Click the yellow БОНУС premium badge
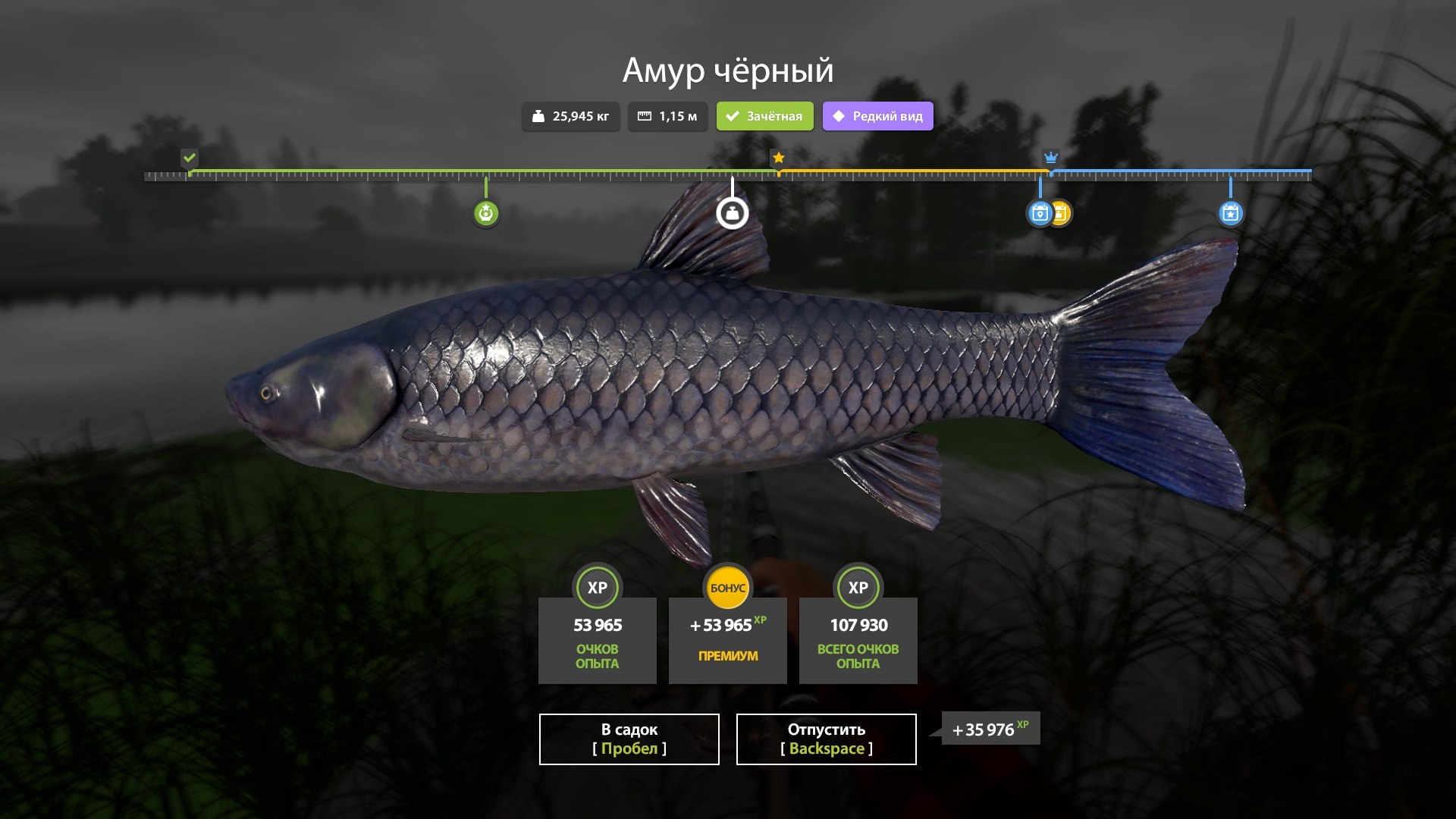 click(x=727, y=588)
